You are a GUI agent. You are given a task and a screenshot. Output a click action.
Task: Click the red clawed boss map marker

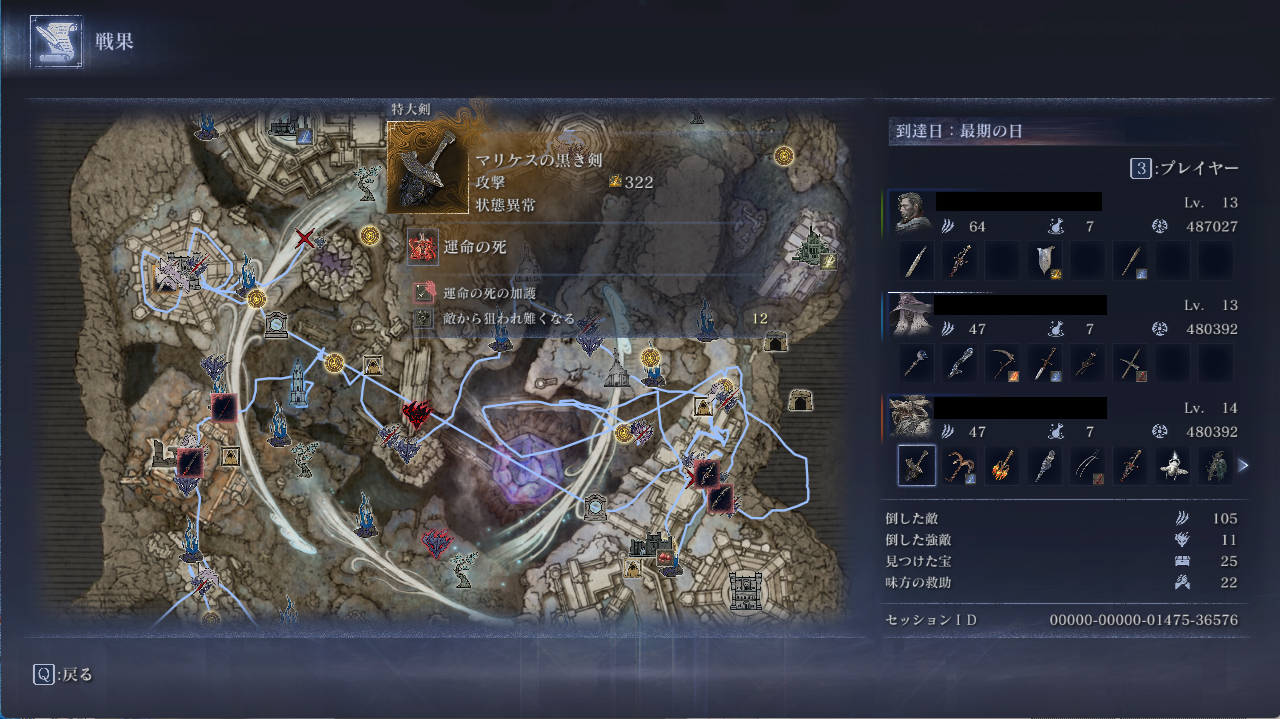click(x=416, y=413)
